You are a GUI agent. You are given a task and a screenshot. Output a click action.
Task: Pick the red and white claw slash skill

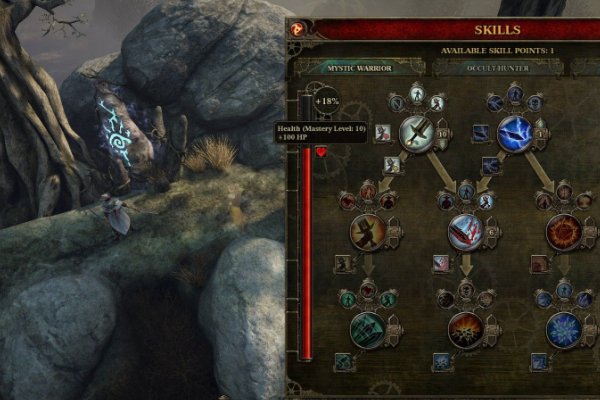click(466, 232)
